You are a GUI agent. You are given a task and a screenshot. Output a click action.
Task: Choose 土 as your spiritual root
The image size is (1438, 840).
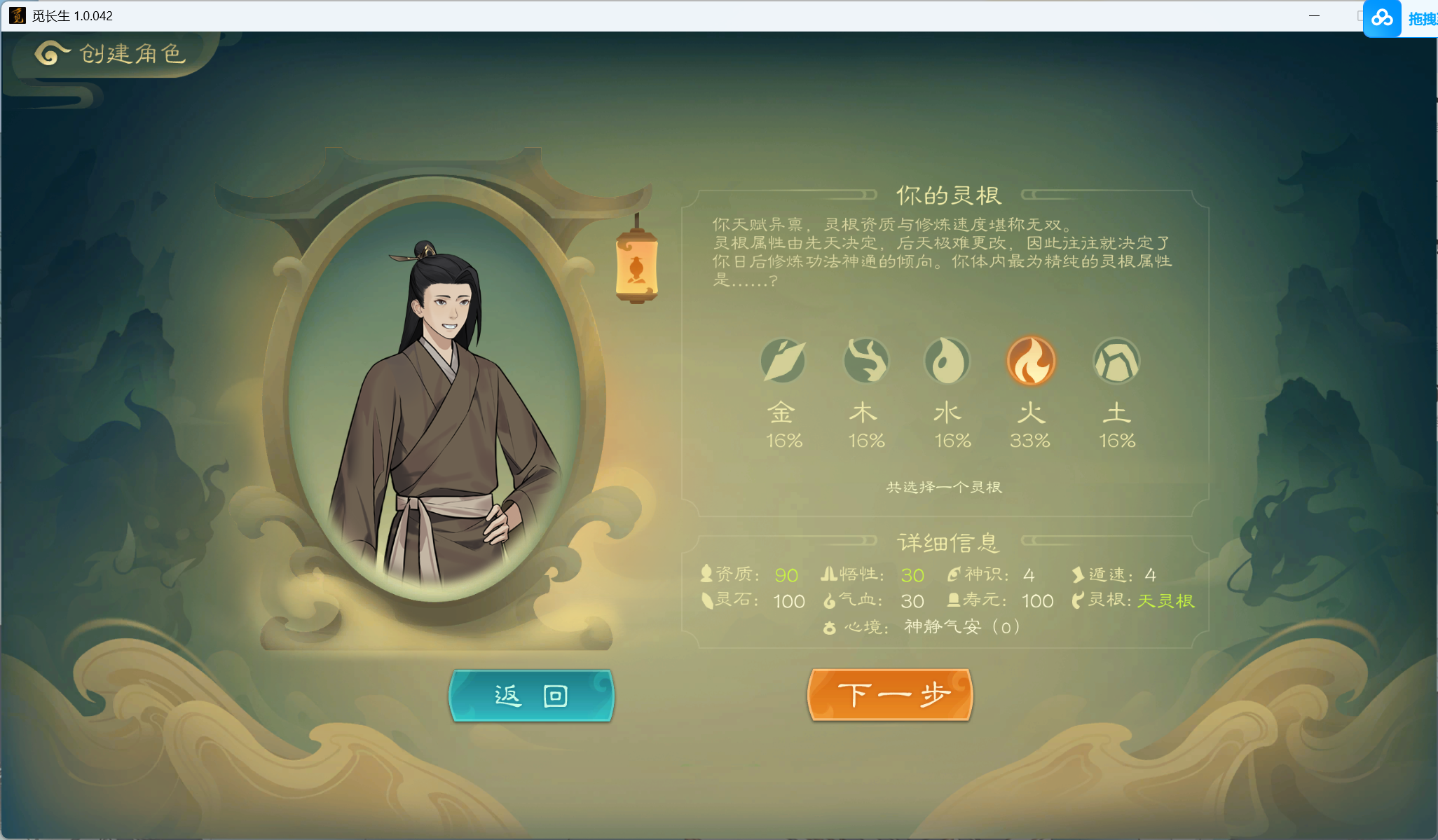[1117, 360]
